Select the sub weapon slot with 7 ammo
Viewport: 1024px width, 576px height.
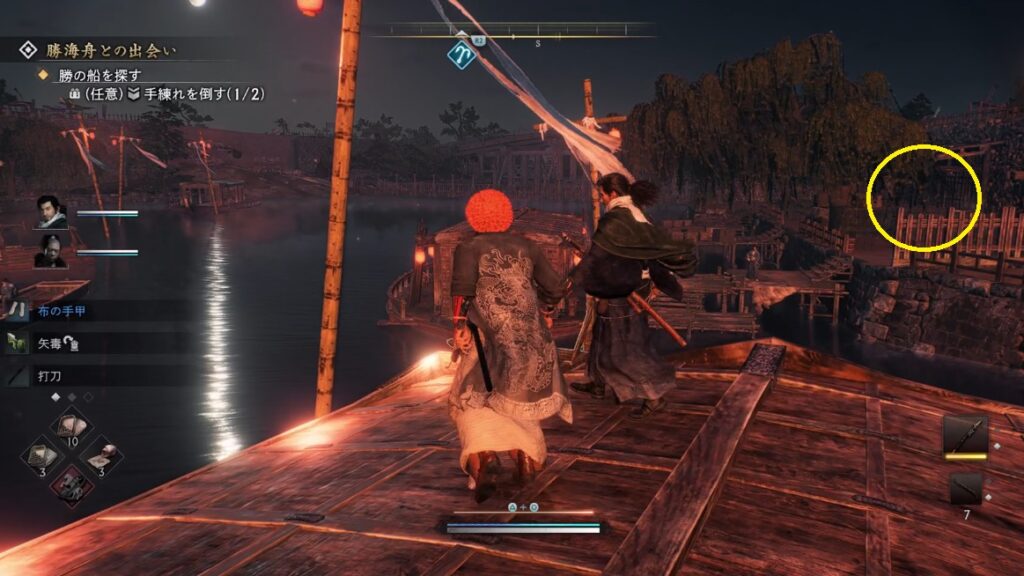(965, 489)
